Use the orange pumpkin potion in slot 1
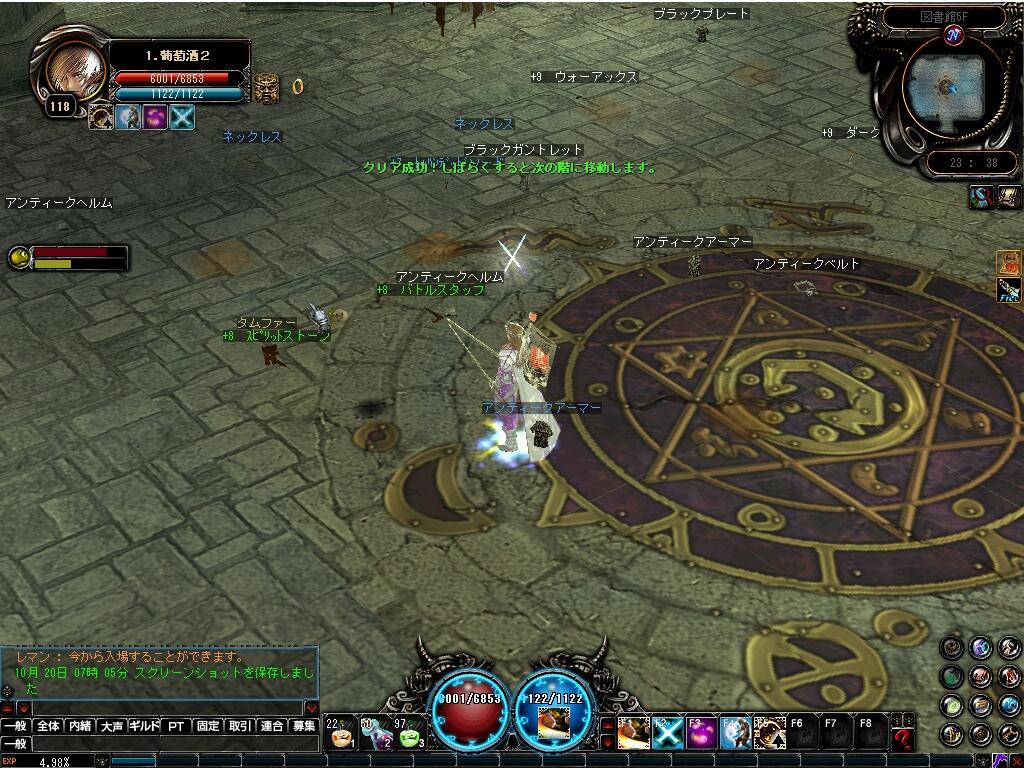Viewport: 1024px width, 768px height. (x=342, y=734)
